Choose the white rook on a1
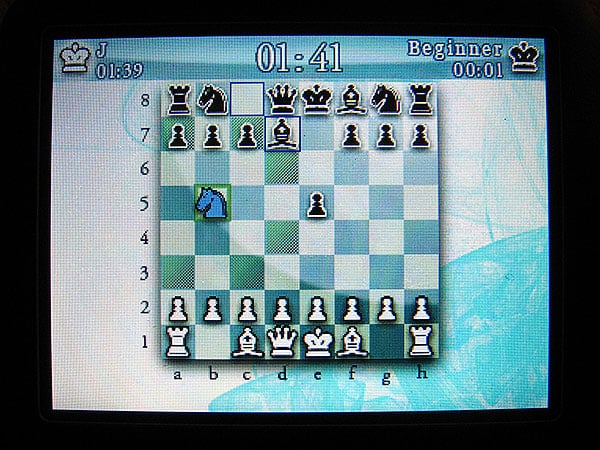The width and height of the screenshot is (600, 450). (178, 342)
